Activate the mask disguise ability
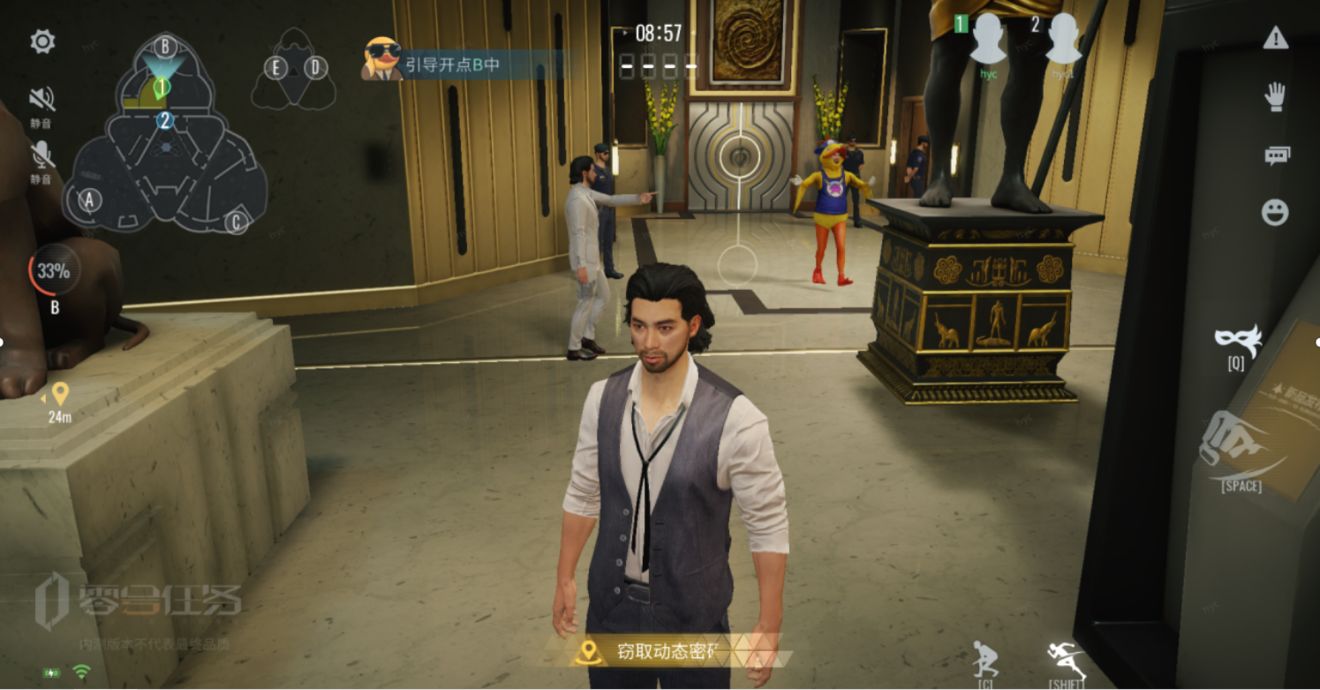The image size is (1320, 690). [1238, 339]
